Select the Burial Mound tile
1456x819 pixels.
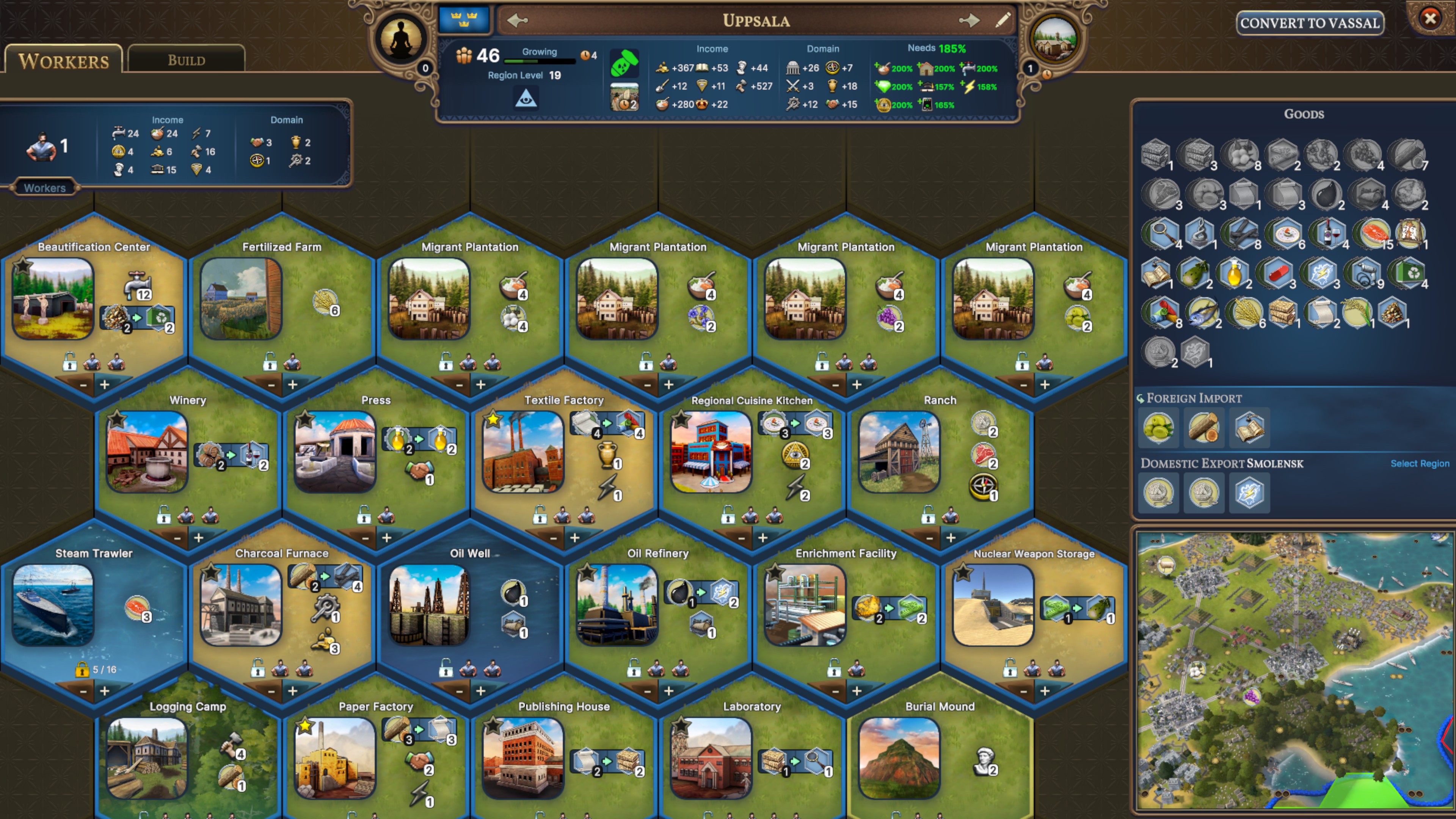pyautogui.click(x=899, y=758)
